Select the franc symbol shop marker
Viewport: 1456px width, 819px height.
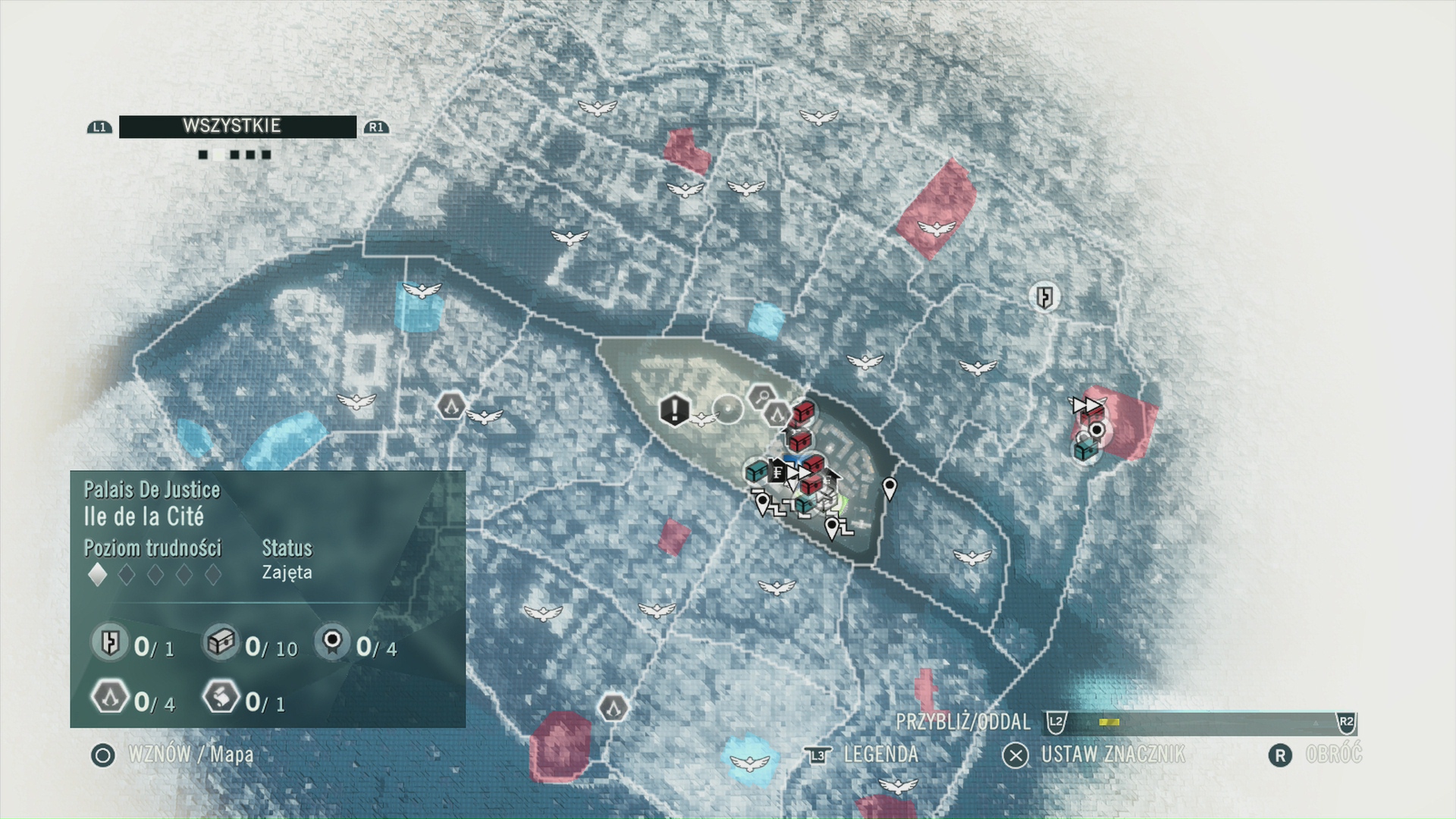(777, 473)
